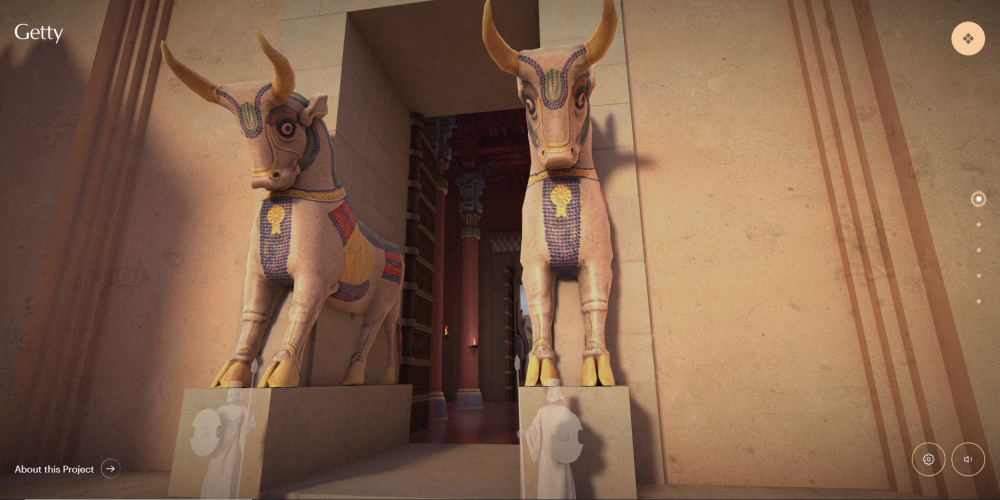Open the round diamond-icon menu button
This screenshot has height=500, width=1000.
(x=967, y=39)
